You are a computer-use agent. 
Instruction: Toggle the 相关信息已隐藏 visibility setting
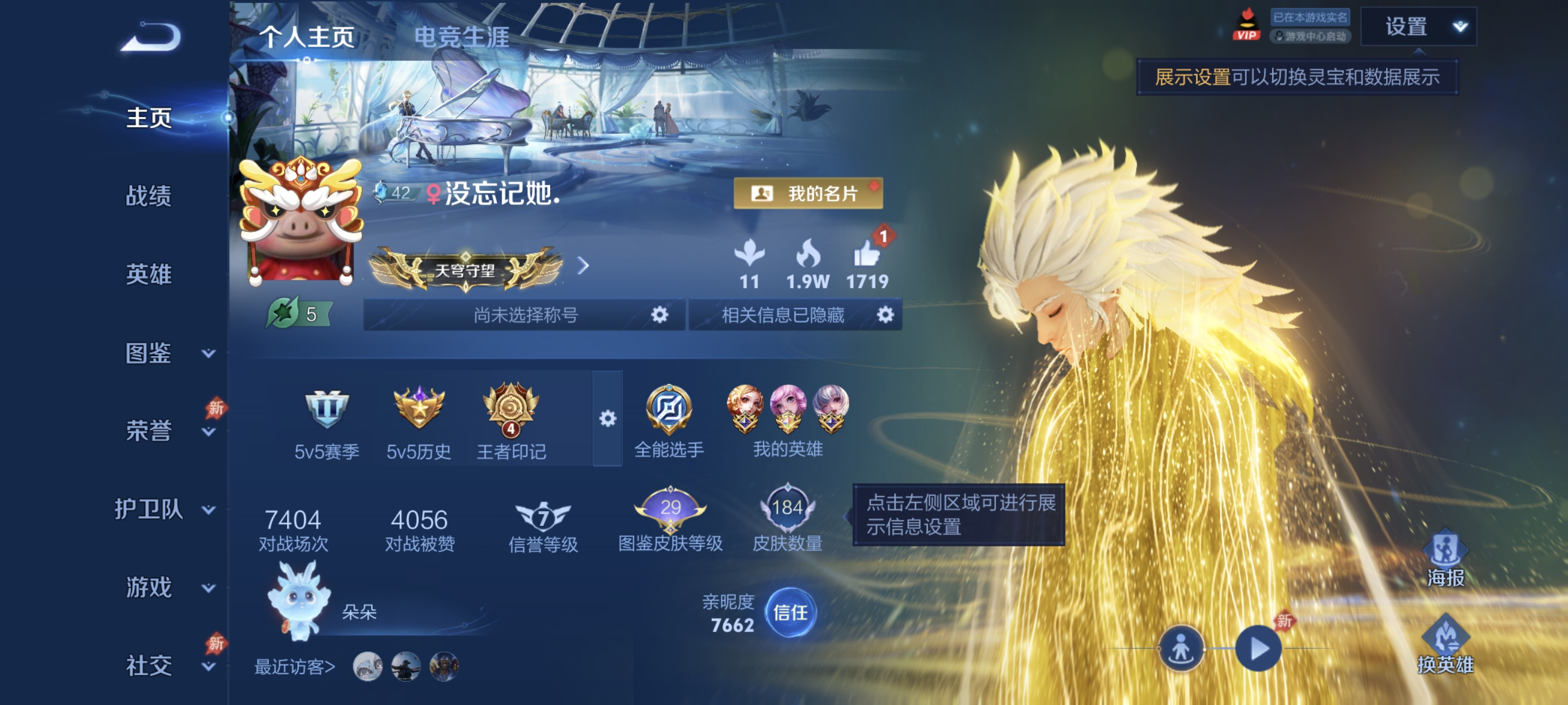886,315
